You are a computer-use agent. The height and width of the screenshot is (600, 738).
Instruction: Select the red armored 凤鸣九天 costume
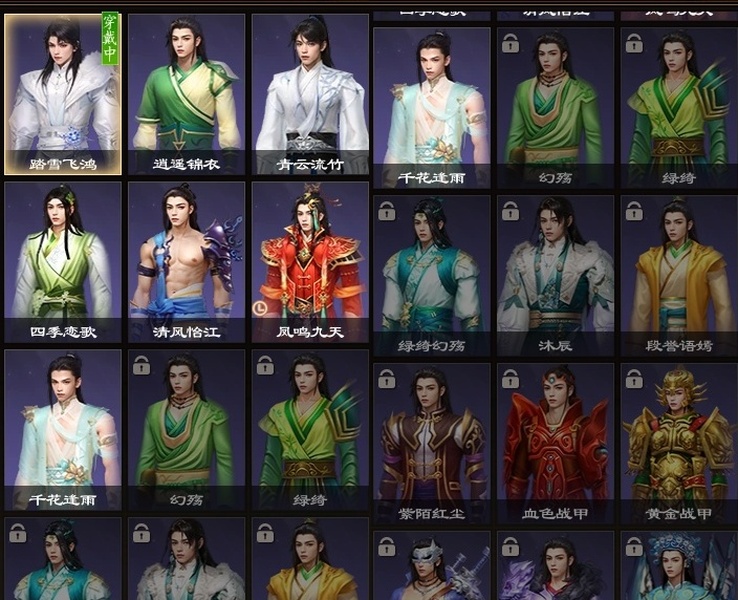[310, 263]
